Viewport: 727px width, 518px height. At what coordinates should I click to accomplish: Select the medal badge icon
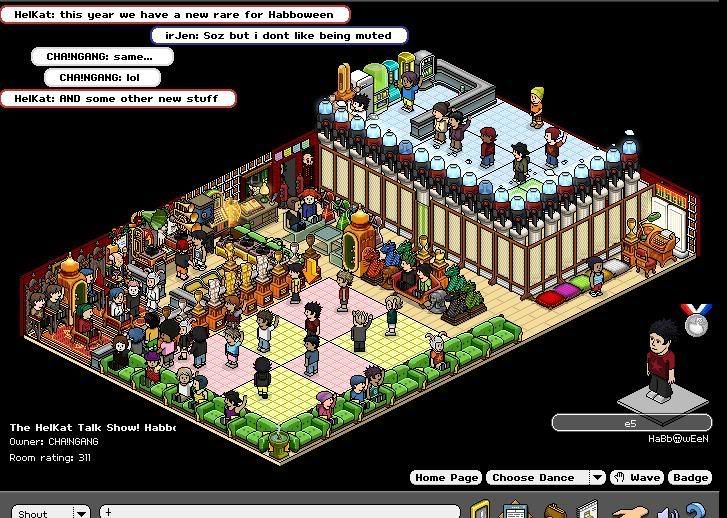[694, 321]
